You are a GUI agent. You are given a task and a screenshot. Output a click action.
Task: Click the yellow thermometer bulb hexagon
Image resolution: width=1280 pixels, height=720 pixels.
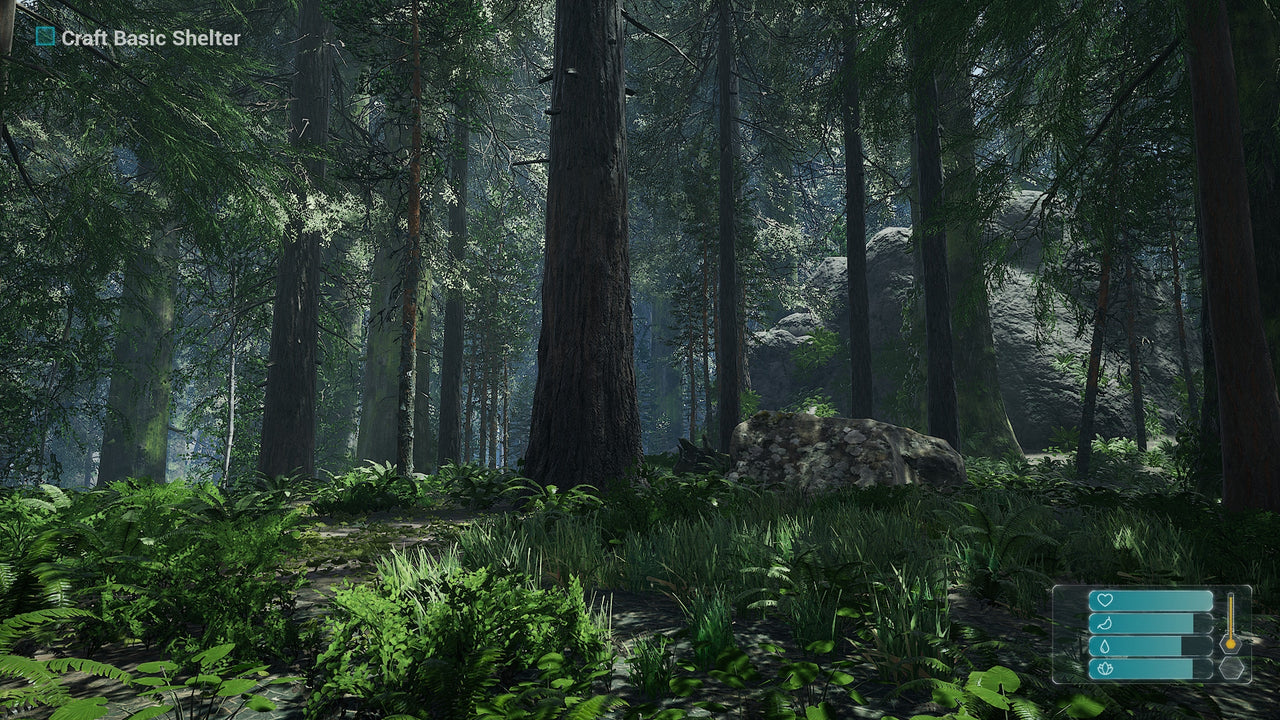click(x=1230, y=645)
